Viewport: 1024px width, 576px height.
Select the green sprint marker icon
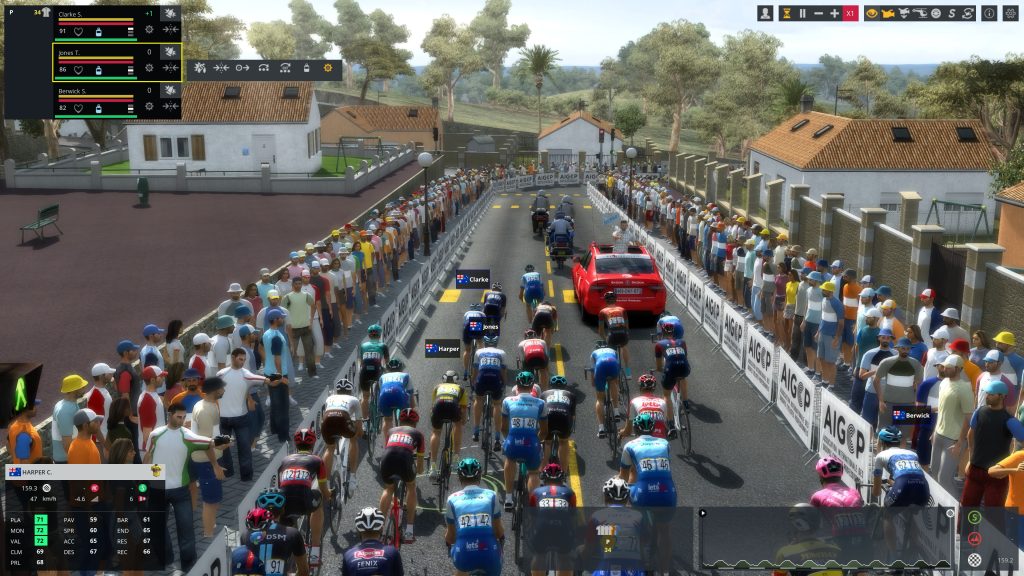click(975, 517)
